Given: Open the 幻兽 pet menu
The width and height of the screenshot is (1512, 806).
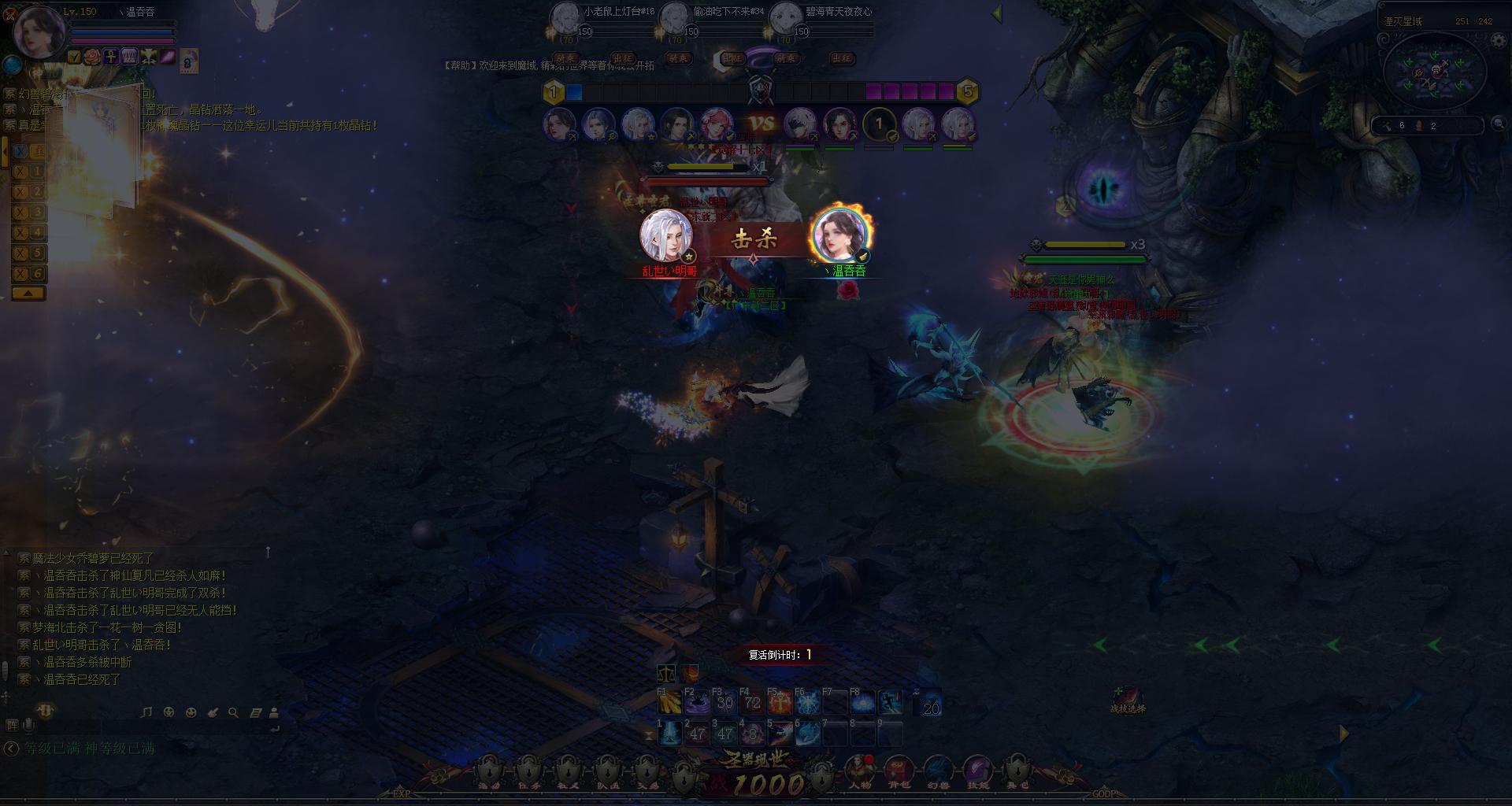Looking at the screenshot, I should [x=937, y=770].
